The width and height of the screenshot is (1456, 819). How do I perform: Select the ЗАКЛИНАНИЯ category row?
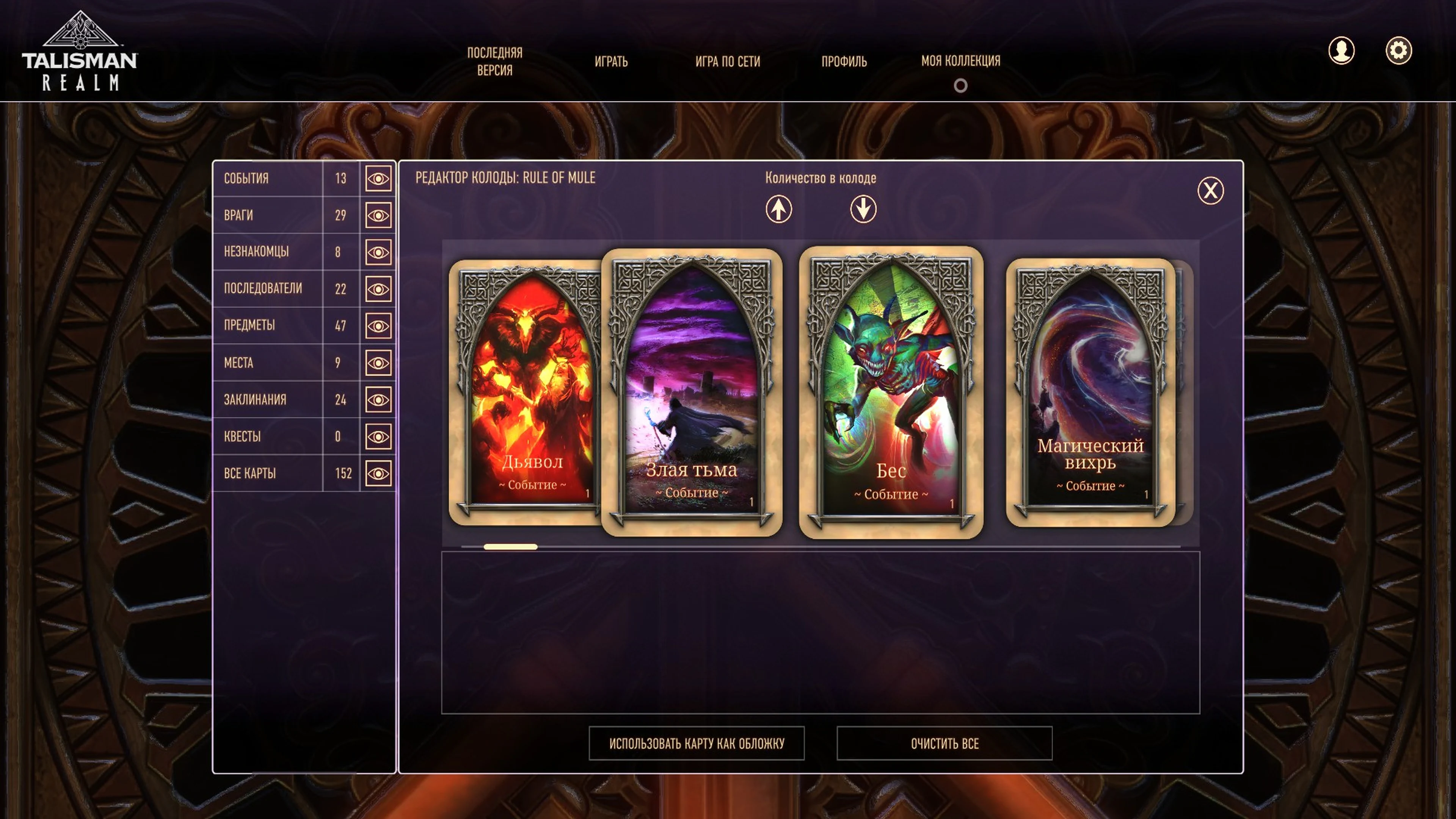pos(266,399)
